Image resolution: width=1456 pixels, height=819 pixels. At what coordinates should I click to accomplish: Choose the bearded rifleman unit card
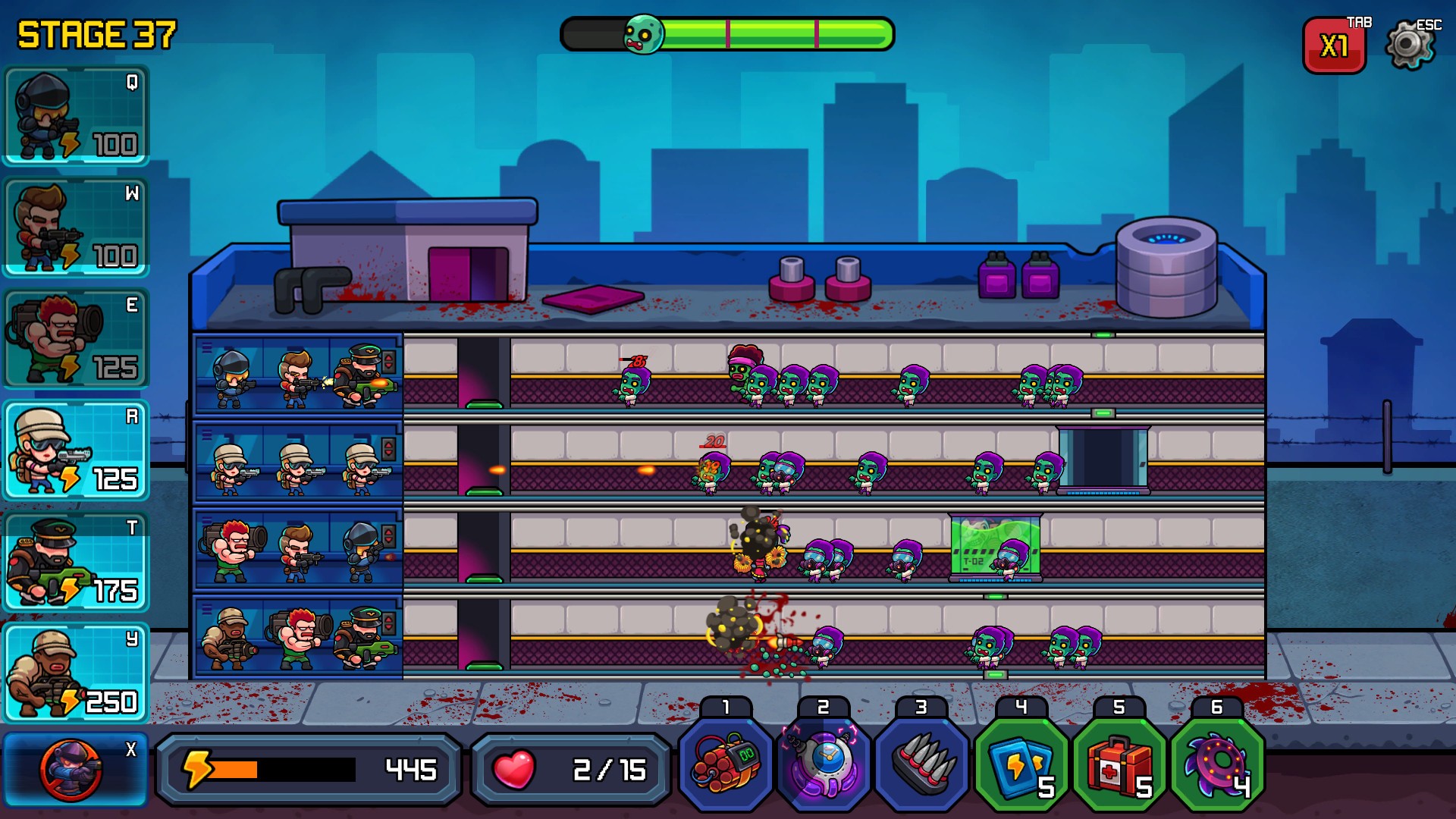[x=76, y=227]
